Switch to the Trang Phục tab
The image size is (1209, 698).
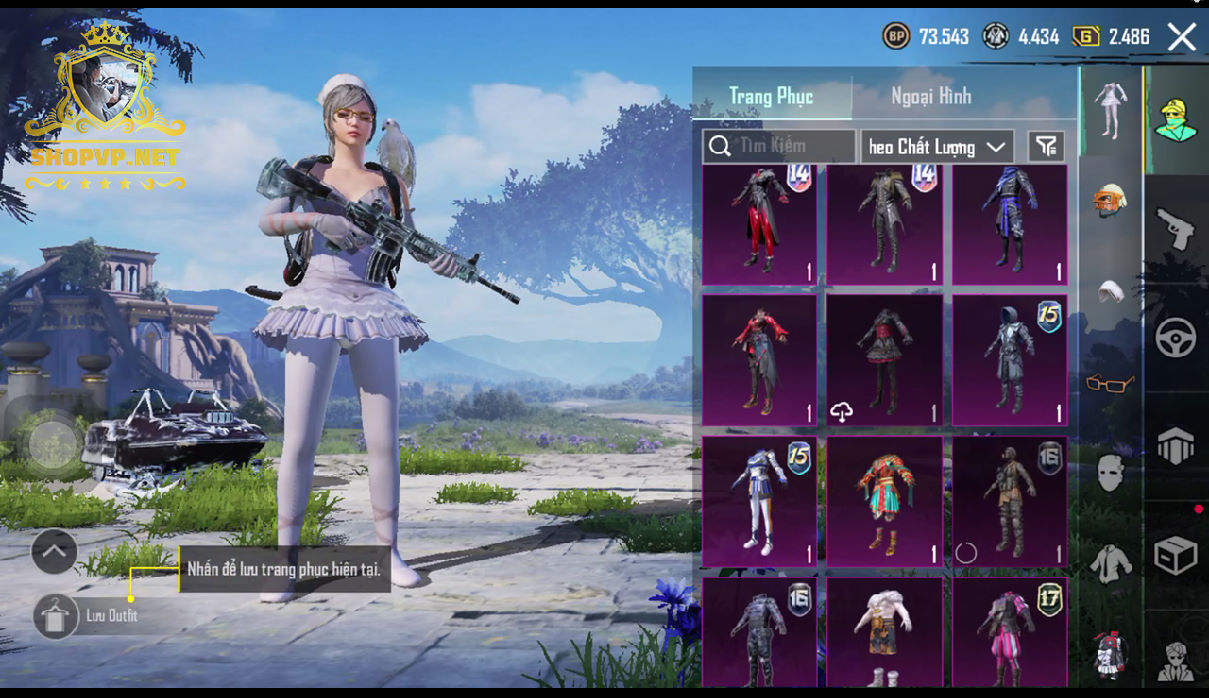click(771, 96)
